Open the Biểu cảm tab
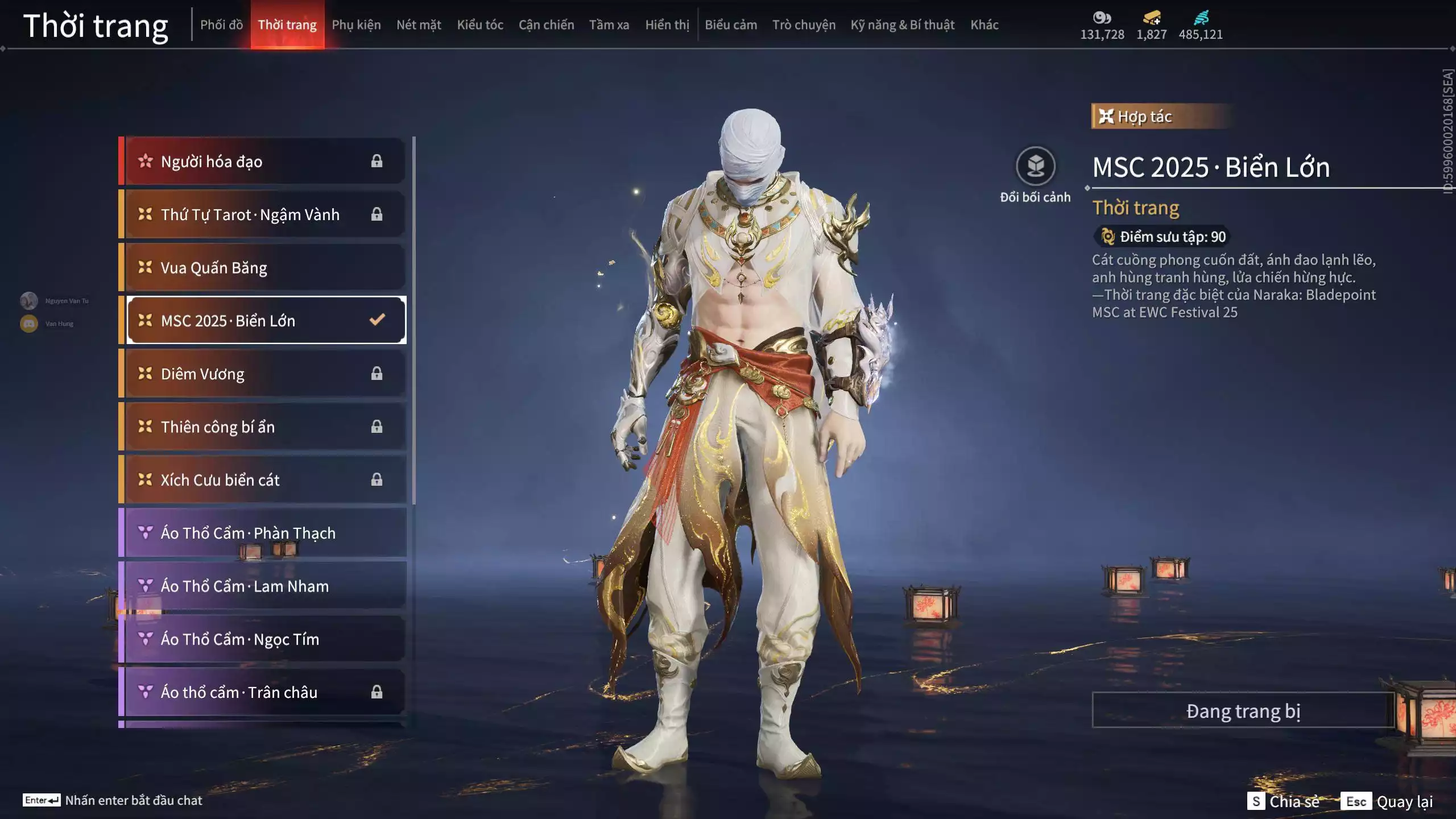1456x819 pixels. pyautogui.click(x=731, y=25)
